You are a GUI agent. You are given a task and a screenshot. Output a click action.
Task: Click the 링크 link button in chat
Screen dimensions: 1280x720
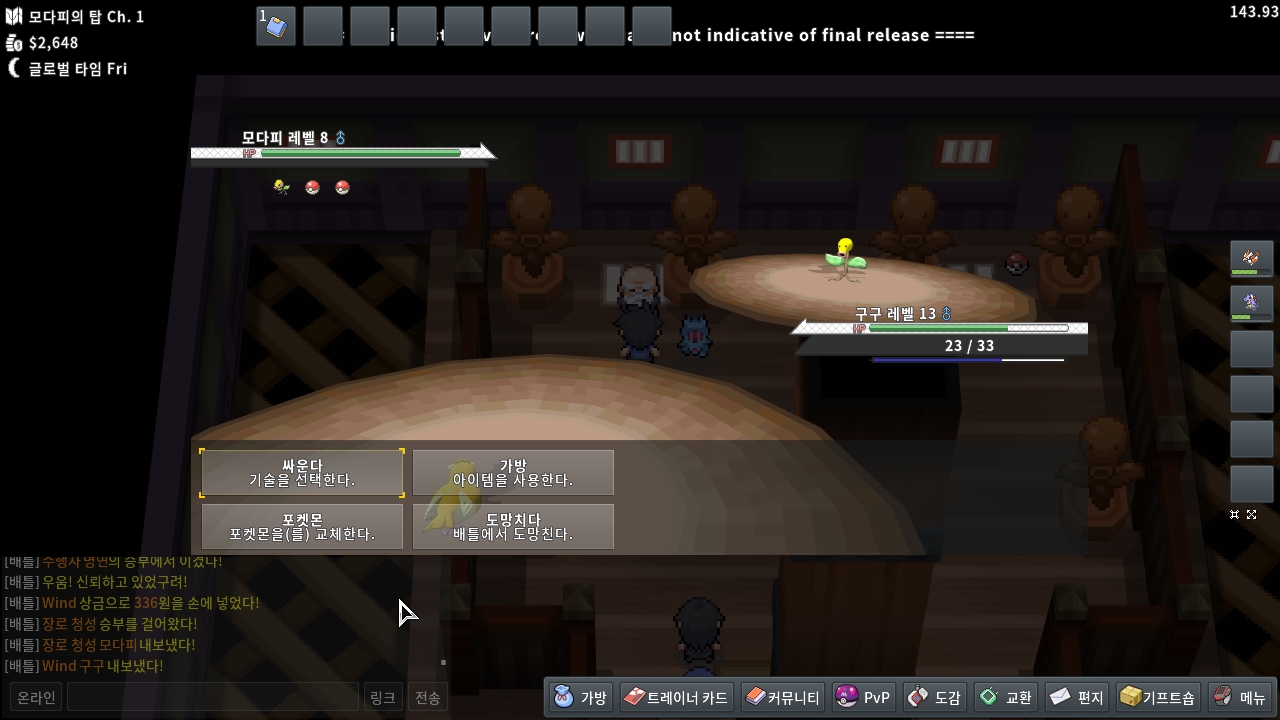pos(382,697)
